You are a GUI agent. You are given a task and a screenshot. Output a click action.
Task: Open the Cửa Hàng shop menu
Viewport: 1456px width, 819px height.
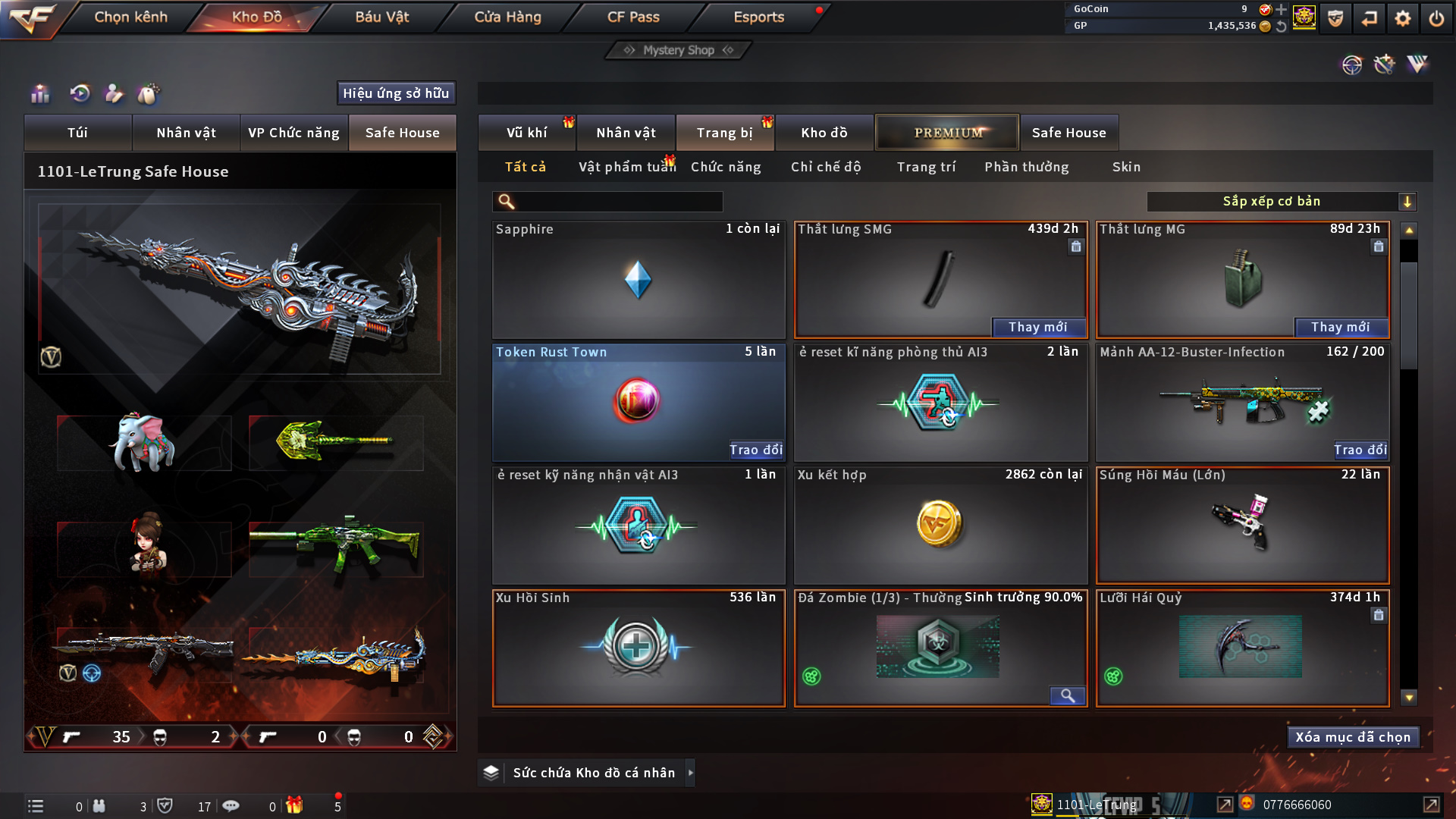(x=507, y=17)
